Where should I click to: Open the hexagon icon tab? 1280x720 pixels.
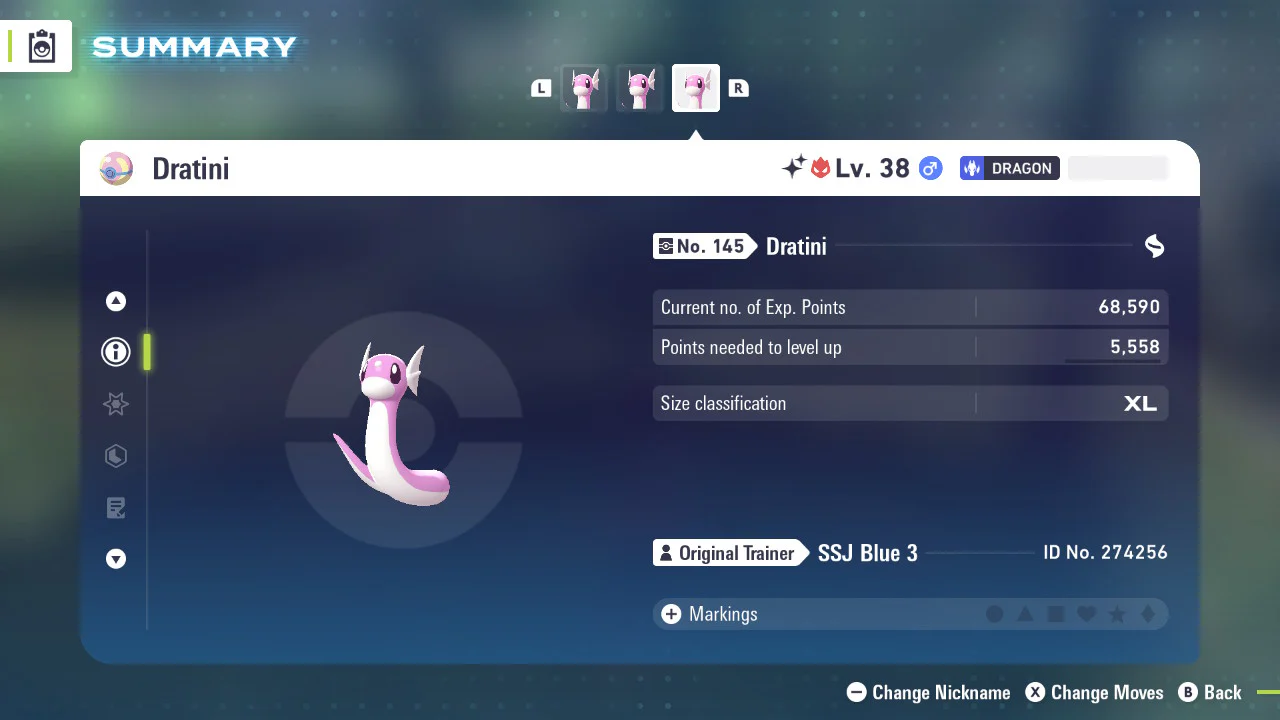[116, 456]
